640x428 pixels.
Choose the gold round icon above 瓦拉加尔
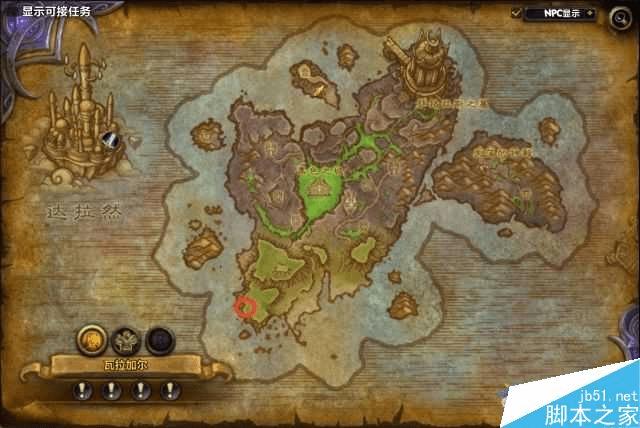[90, 337]
